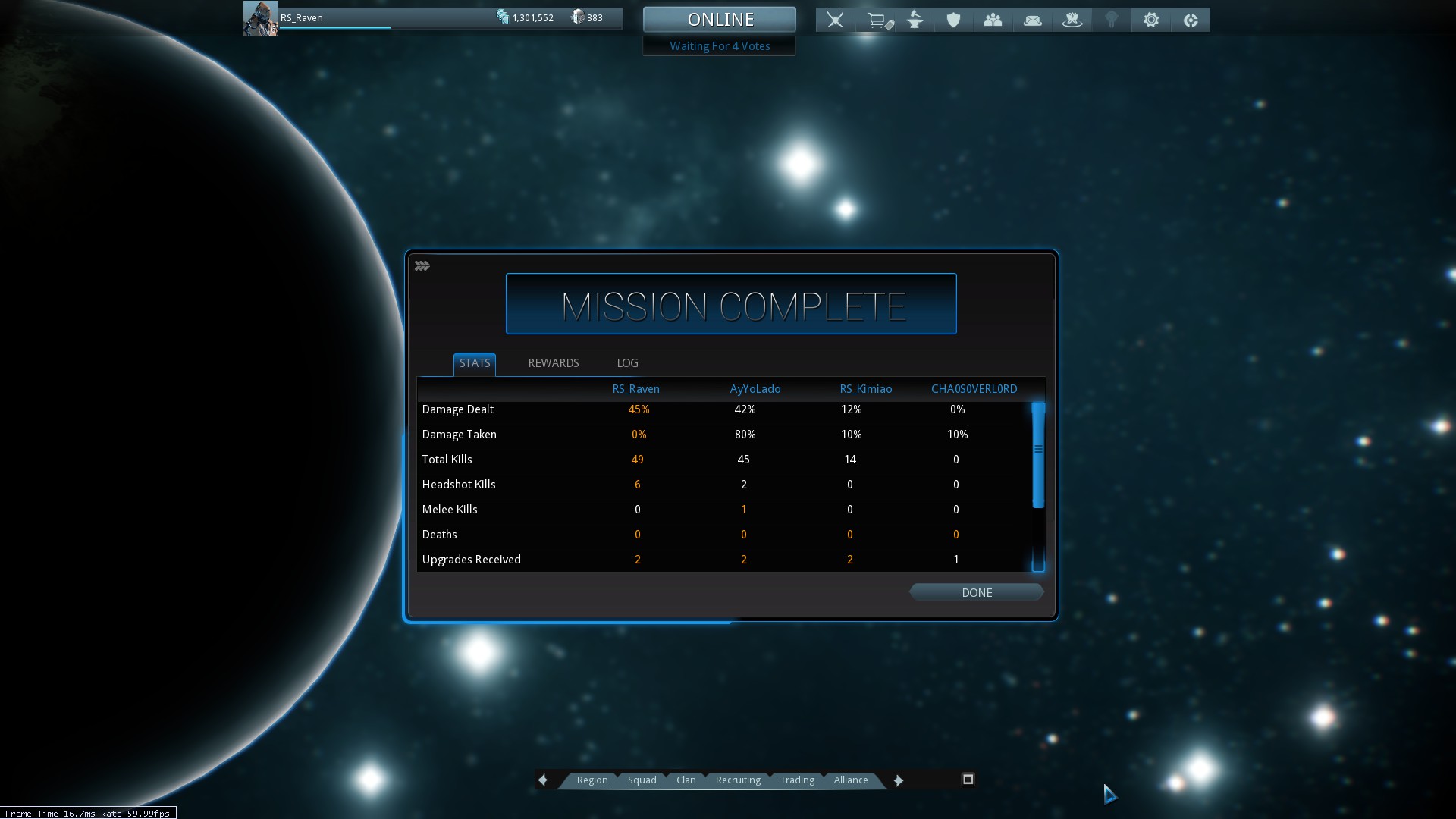Open the Clan chat tab
The width and height of the screenshot is (1456, 819).
coord(686,780)
